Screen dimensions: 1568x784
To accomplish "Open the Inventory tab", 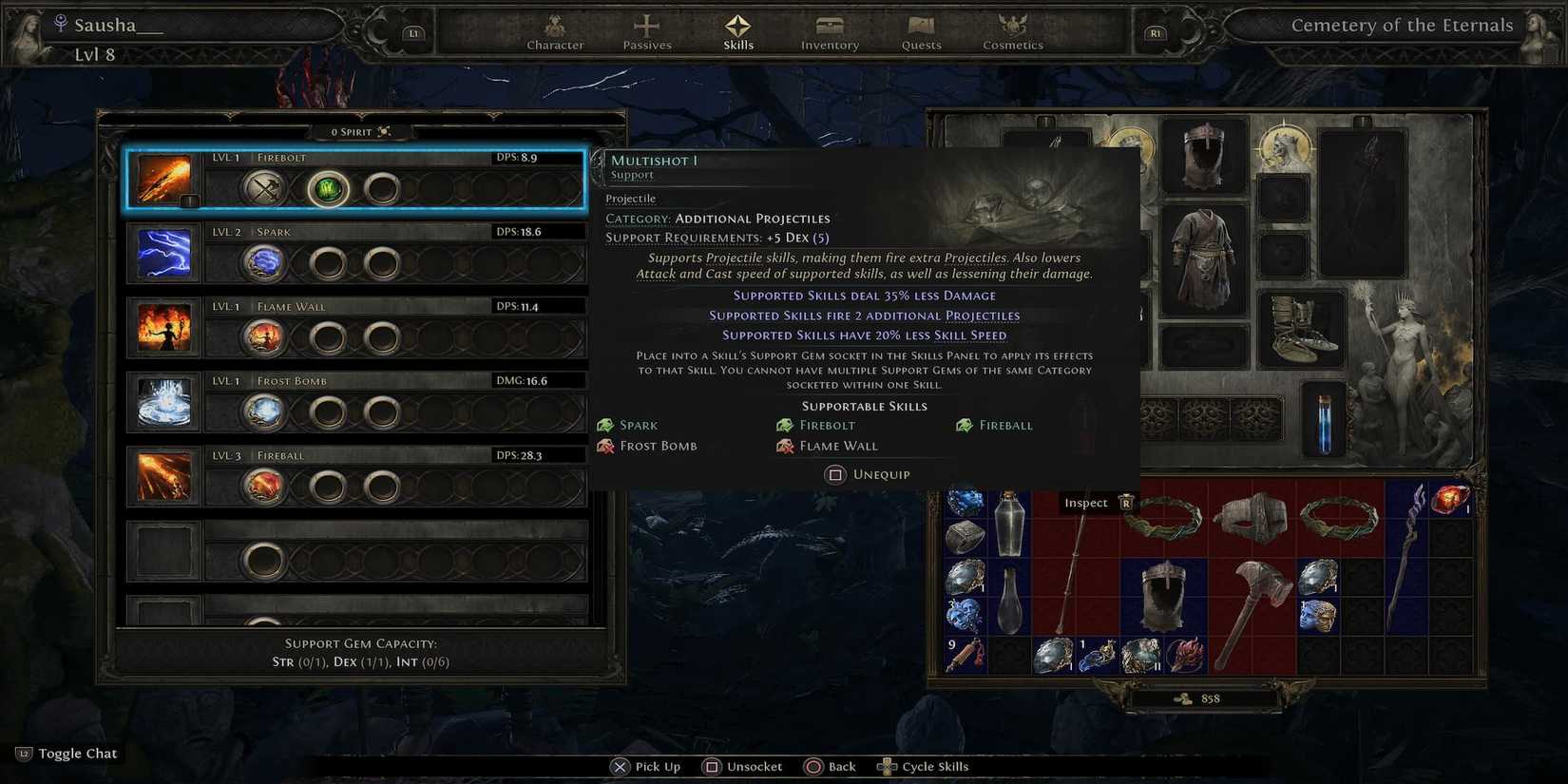I will click(829, 32).
